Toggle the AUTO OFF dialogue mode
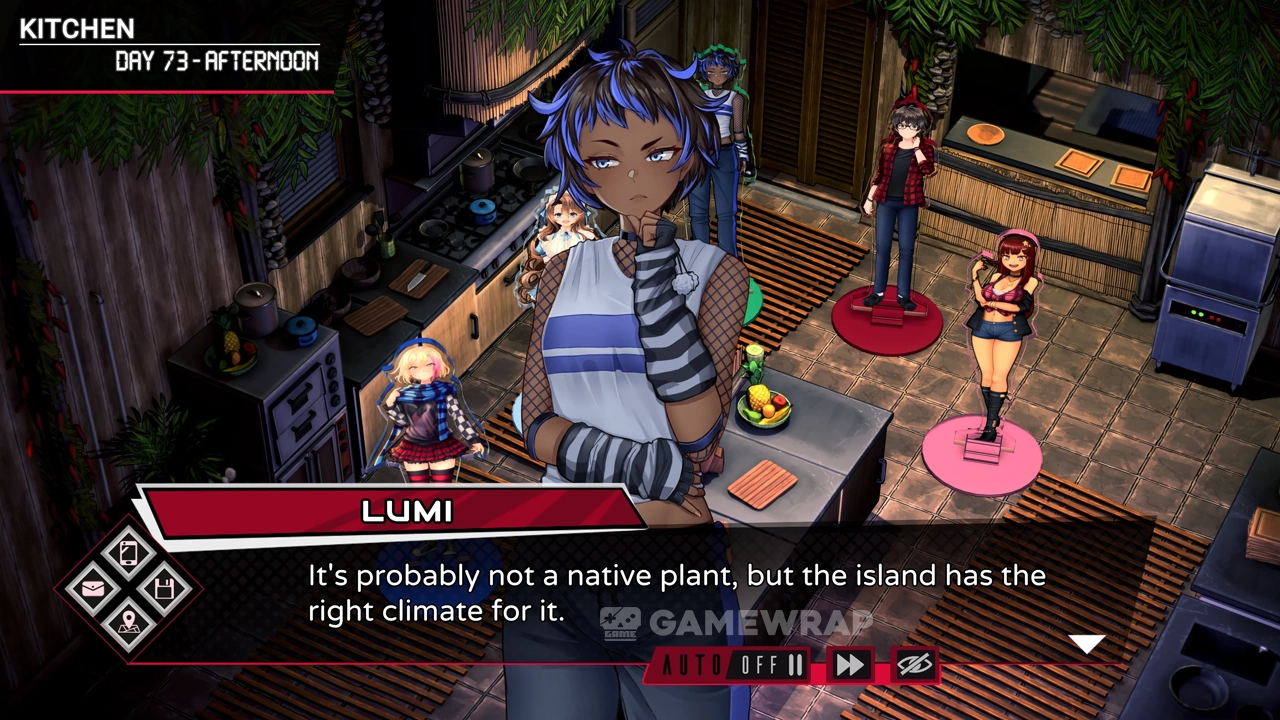 [734, 666]
